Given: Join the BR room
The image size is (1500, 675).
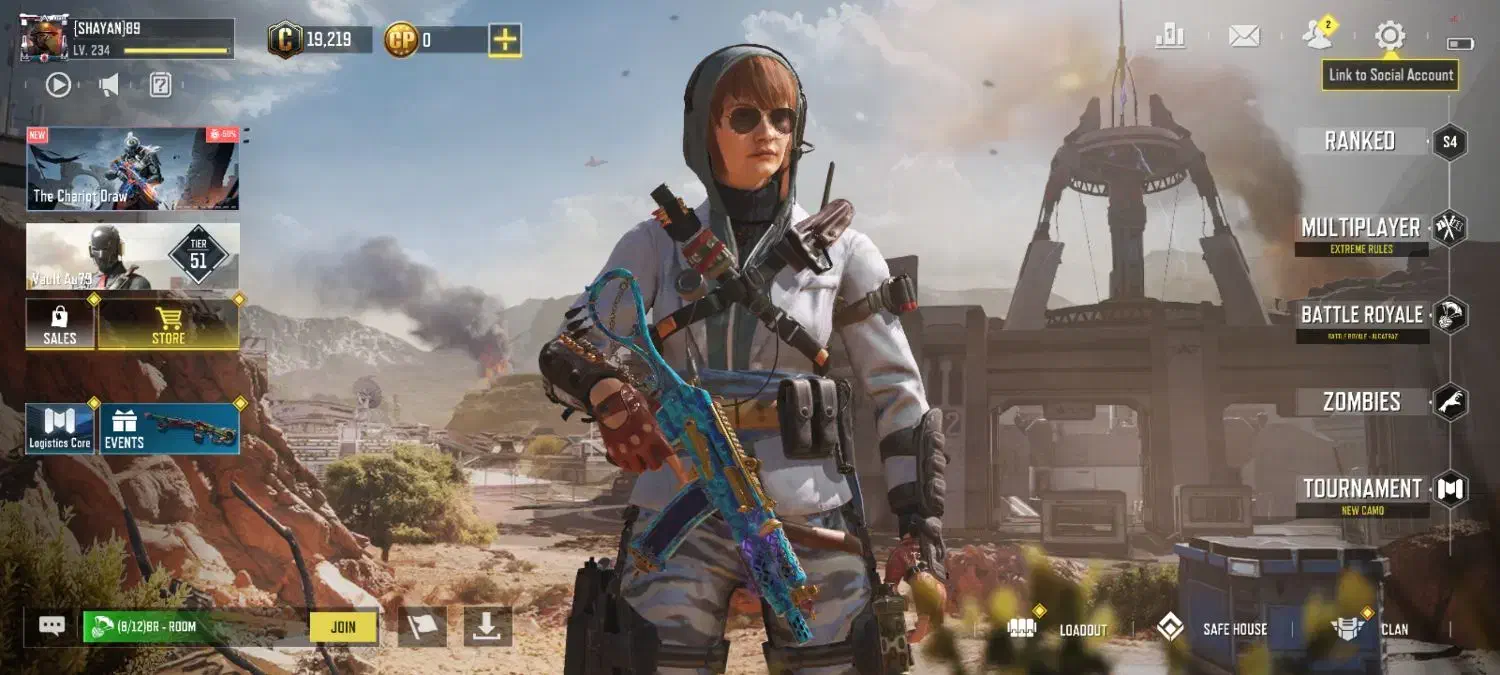Looking at the screenshot, I should [x=343, y=627].
